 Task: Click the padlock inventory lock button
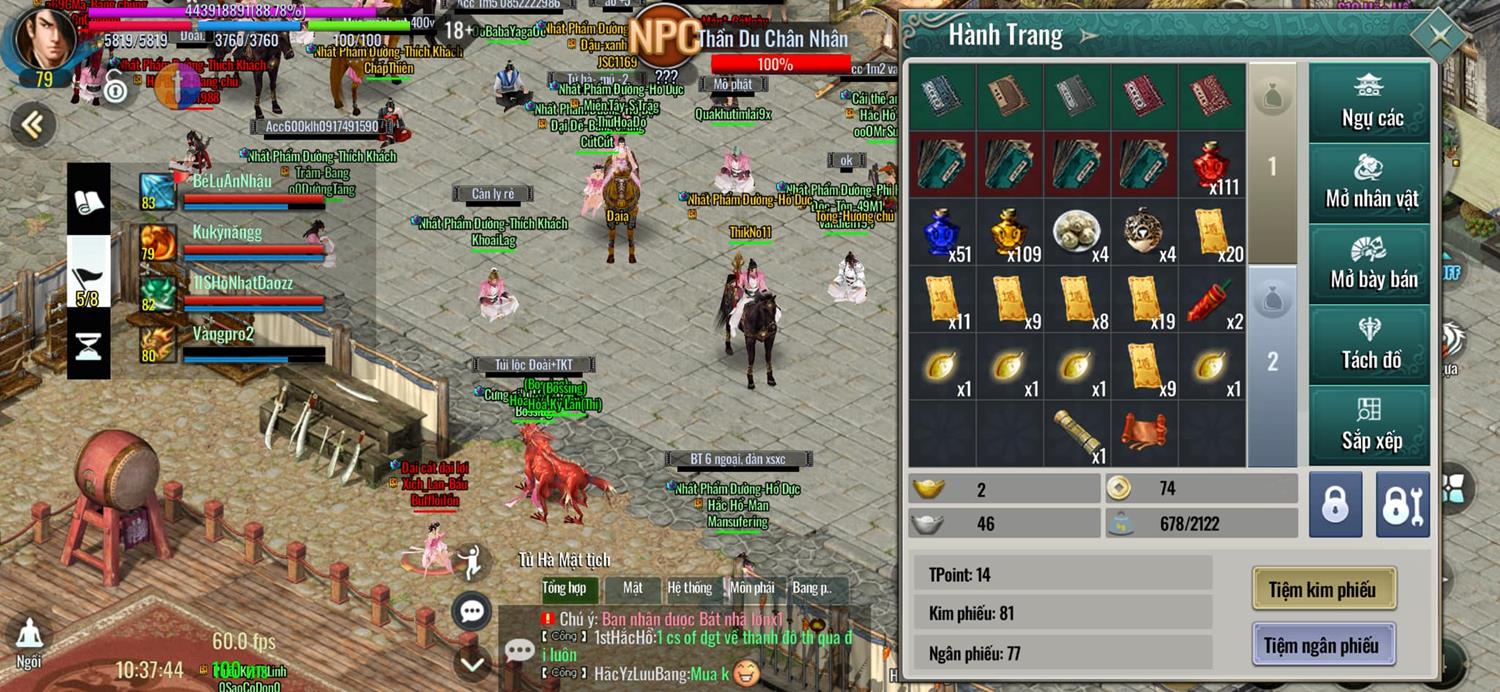click(1335, 505)
